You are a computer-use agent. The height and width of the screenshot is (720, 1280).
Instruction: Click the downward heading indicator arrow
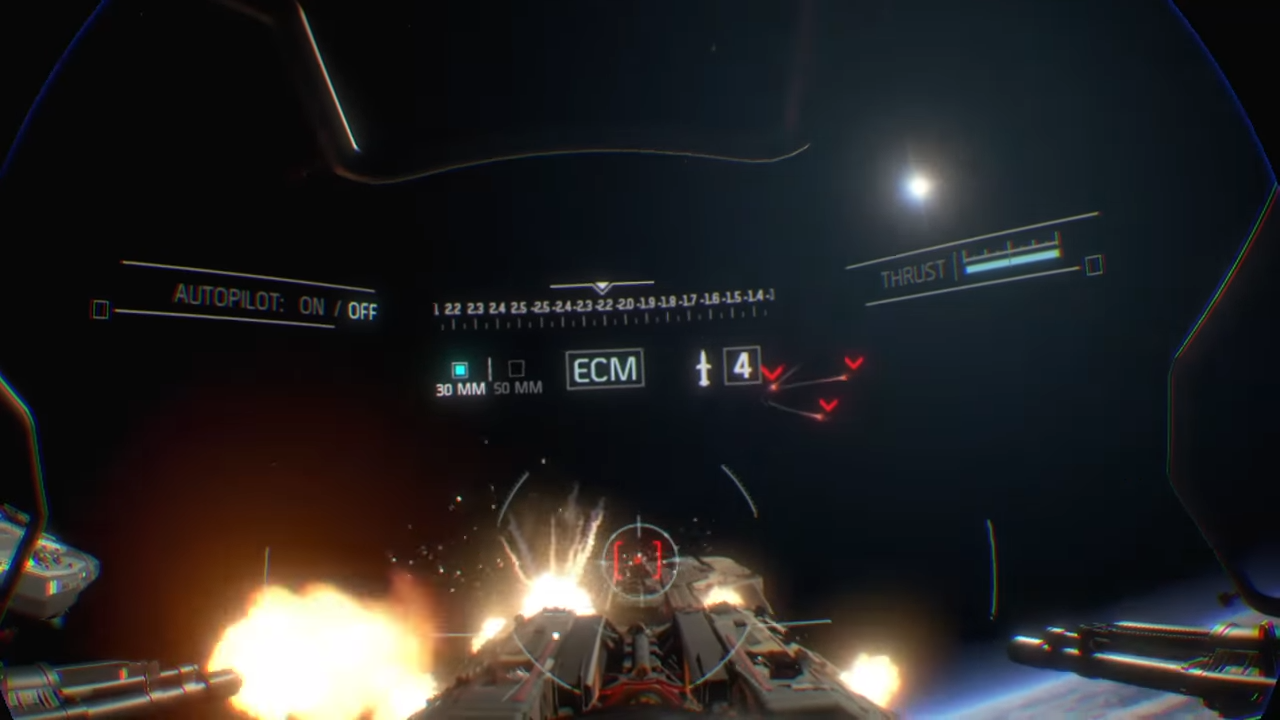tap(602, 288)
